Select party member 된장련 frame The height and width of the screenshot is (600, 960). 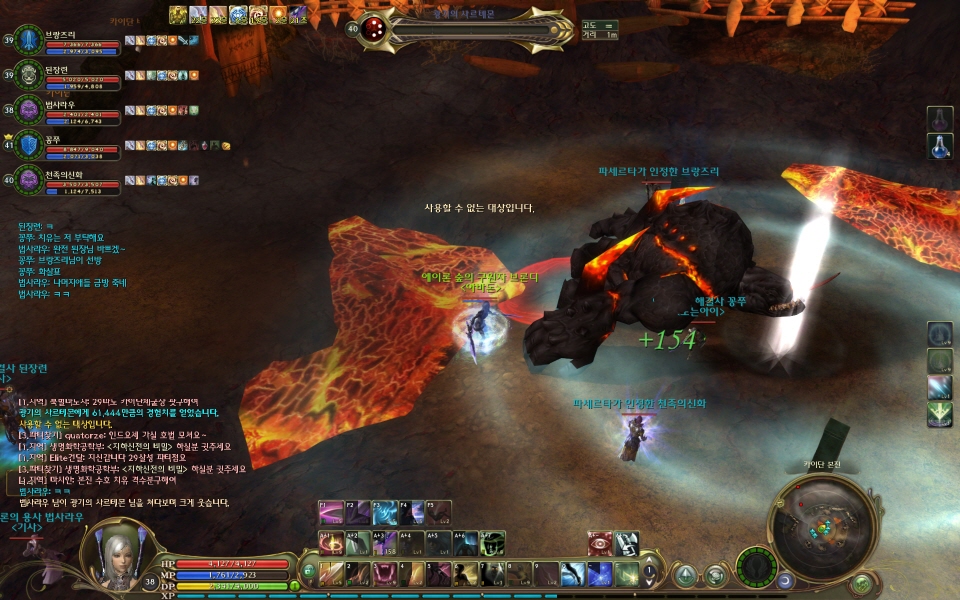(65, 75)
